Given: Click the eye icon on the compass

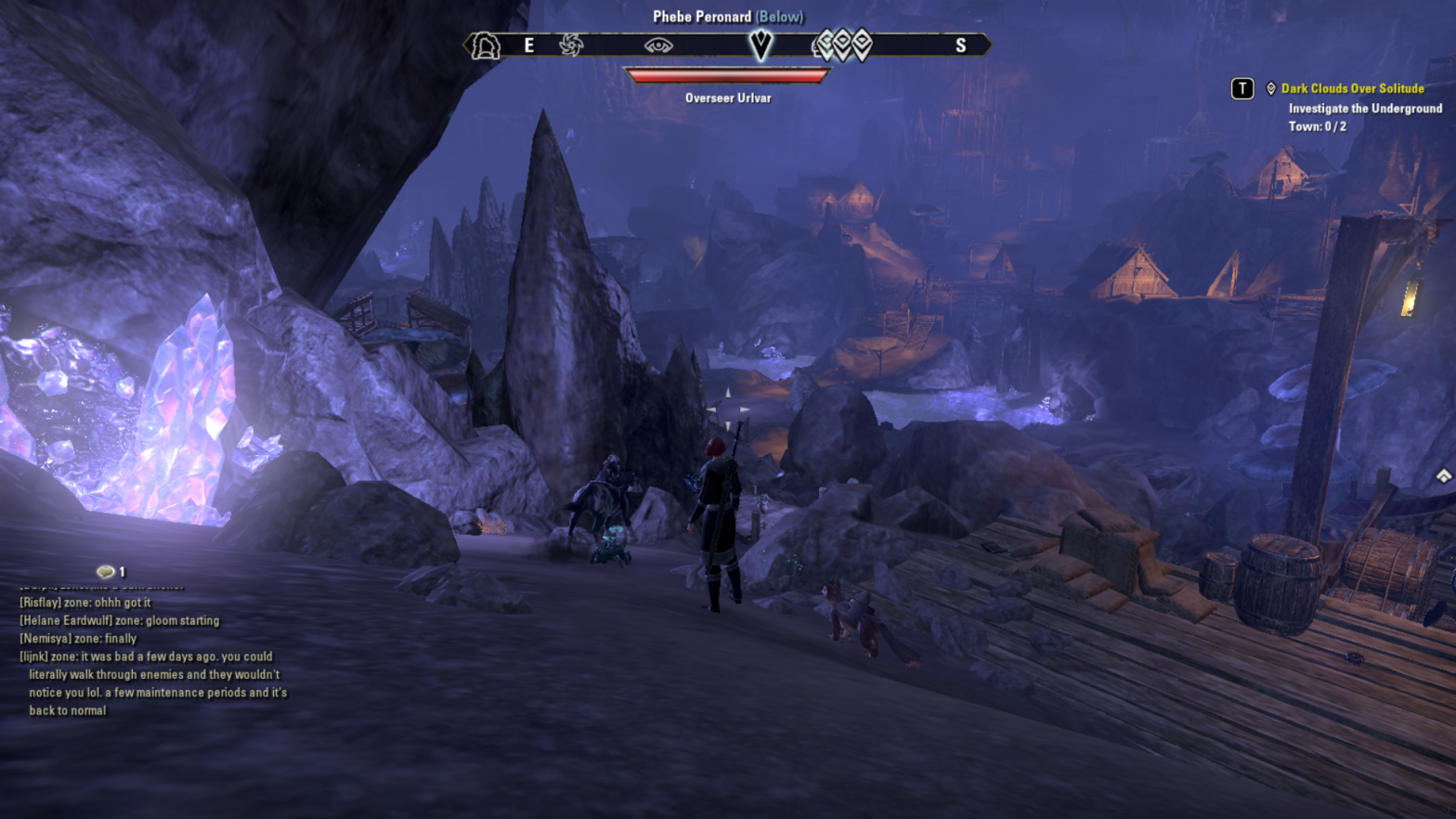Looking at the screenshot, I should coord(658,45).
